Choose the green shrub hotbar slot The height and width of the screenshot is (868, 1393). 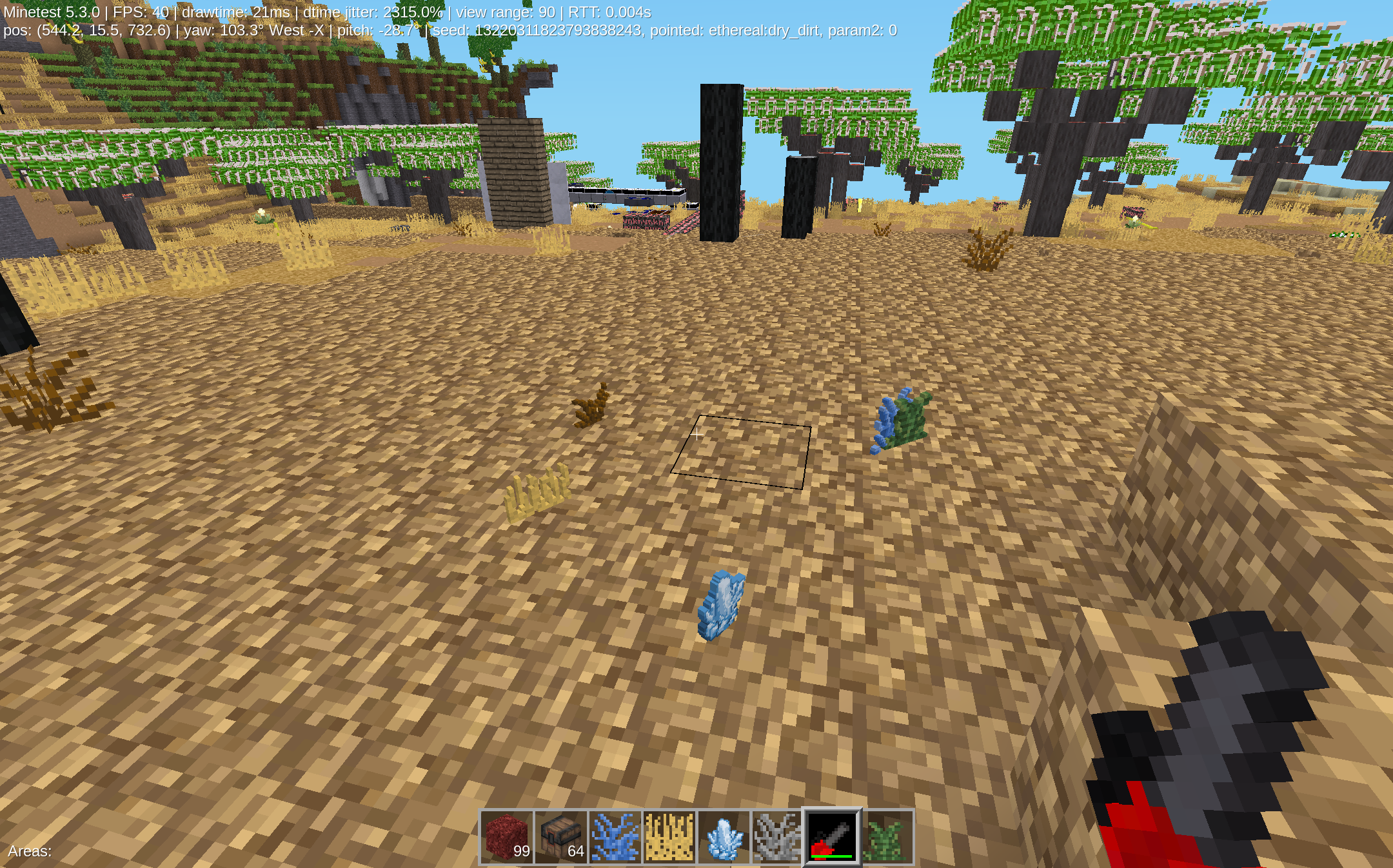886,837
